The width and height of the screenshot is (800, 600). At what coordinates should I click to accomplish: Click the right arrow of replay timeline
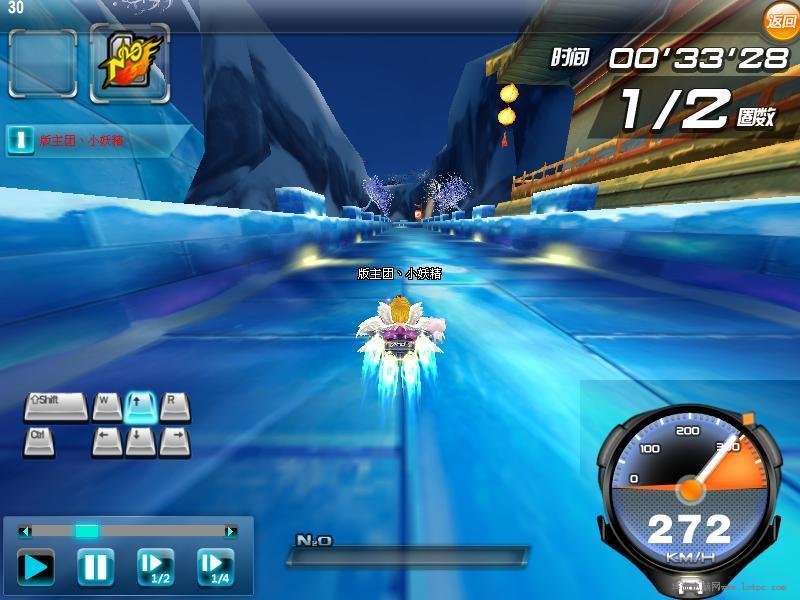pyautogui.click(x=231, y=531)
